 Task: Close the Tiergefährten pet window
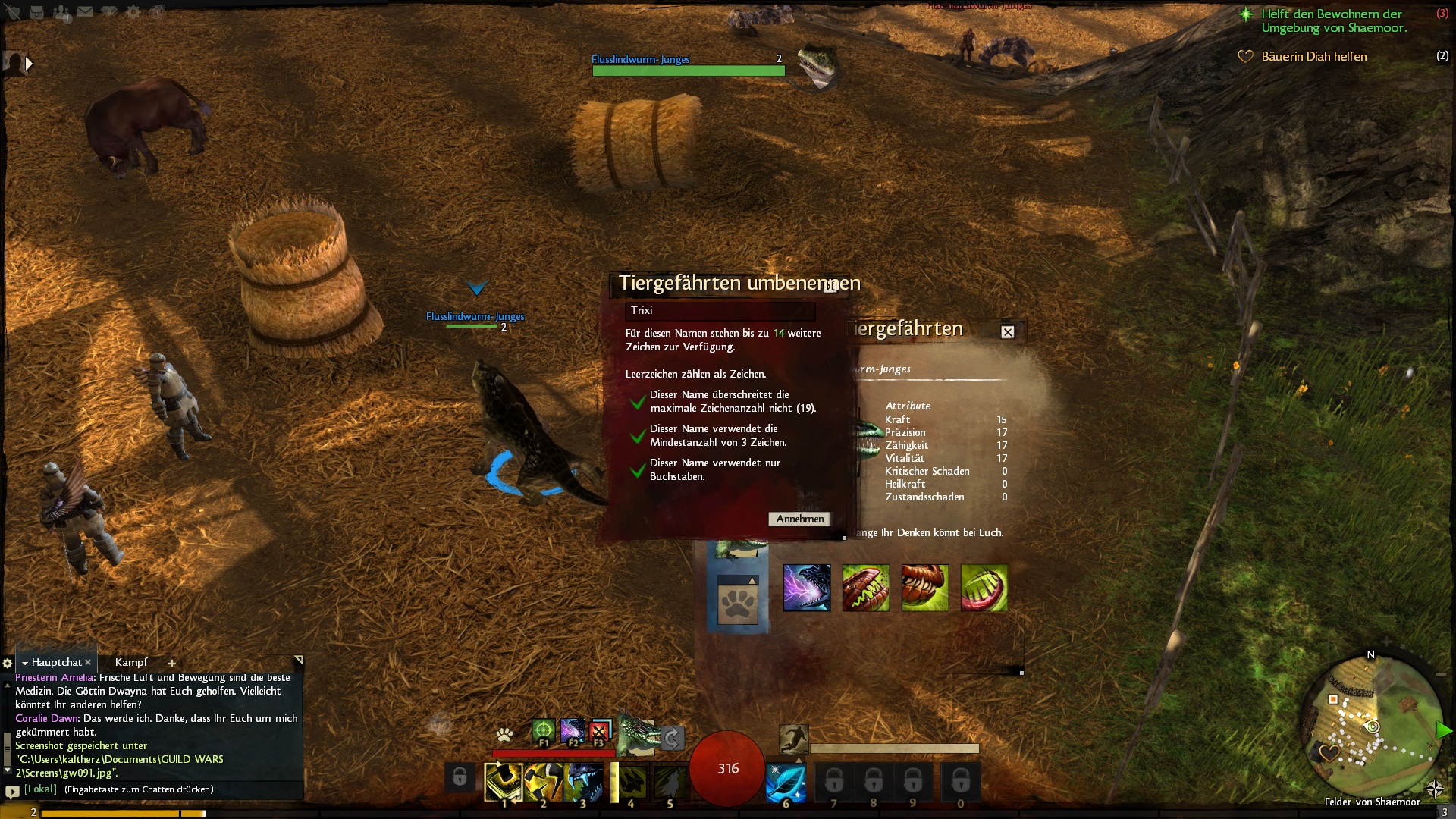(1007, 332)
